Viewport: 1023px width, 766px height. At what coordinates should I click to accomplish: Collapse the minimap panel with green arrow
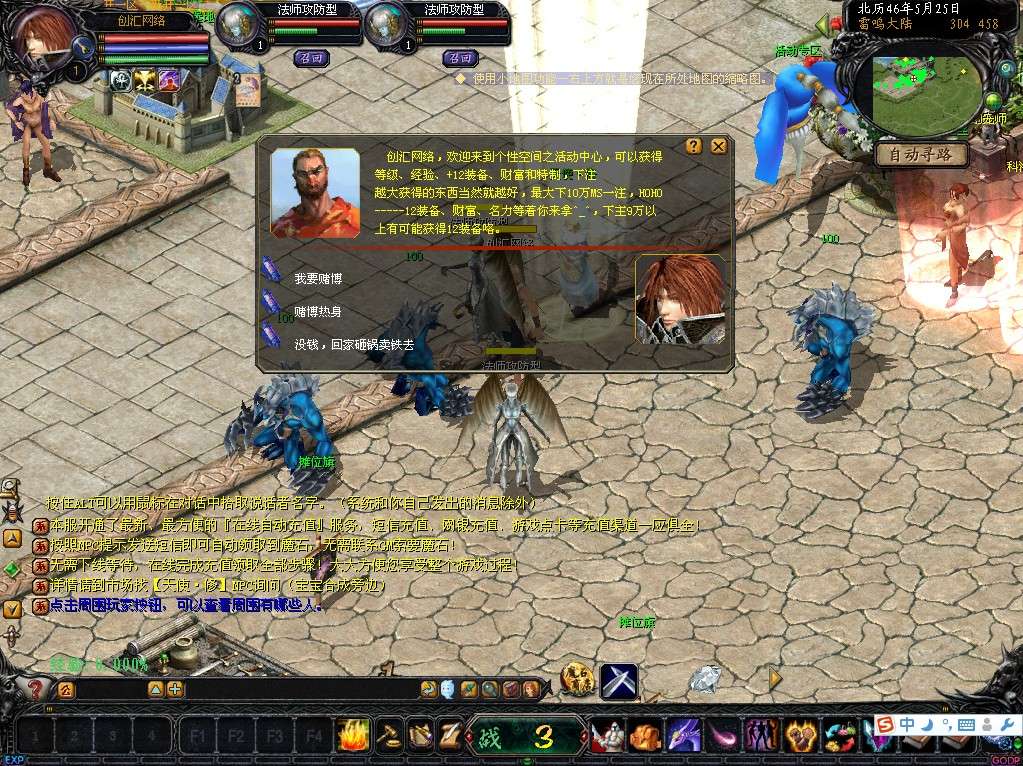coord(822,24)
